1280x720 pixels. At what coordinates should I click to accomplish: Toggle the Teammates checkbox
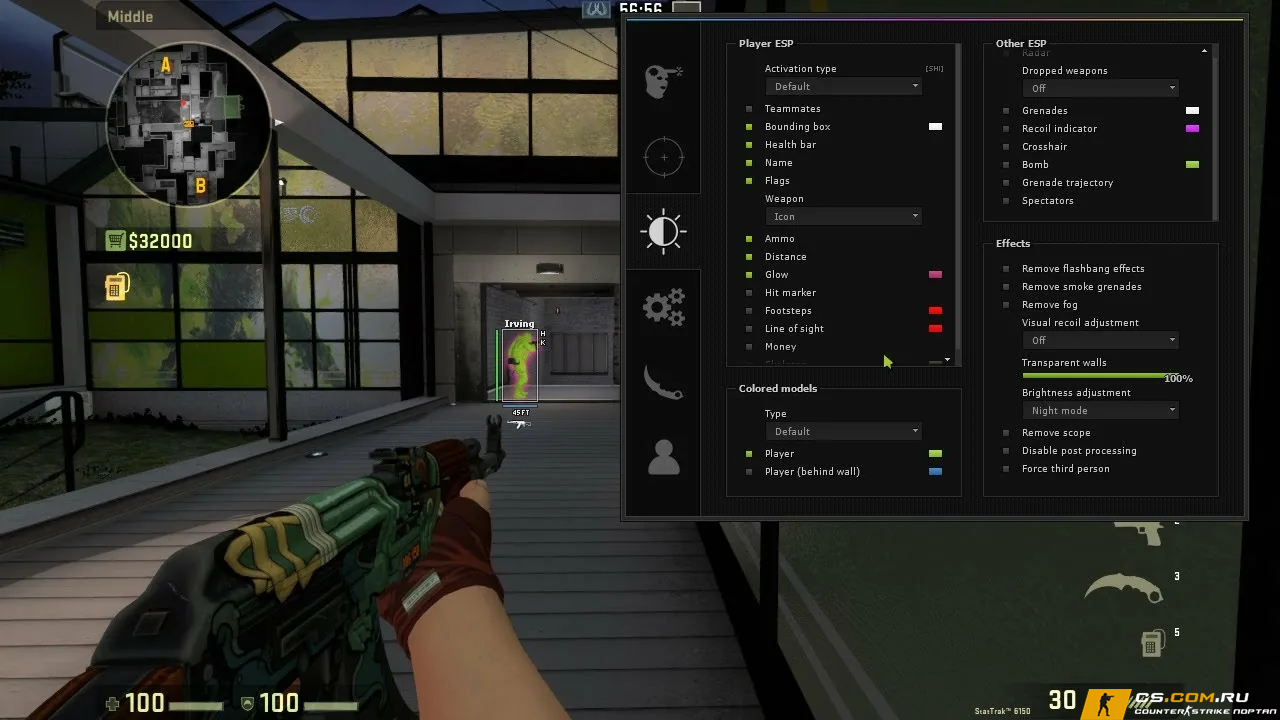tap(749, 109)
